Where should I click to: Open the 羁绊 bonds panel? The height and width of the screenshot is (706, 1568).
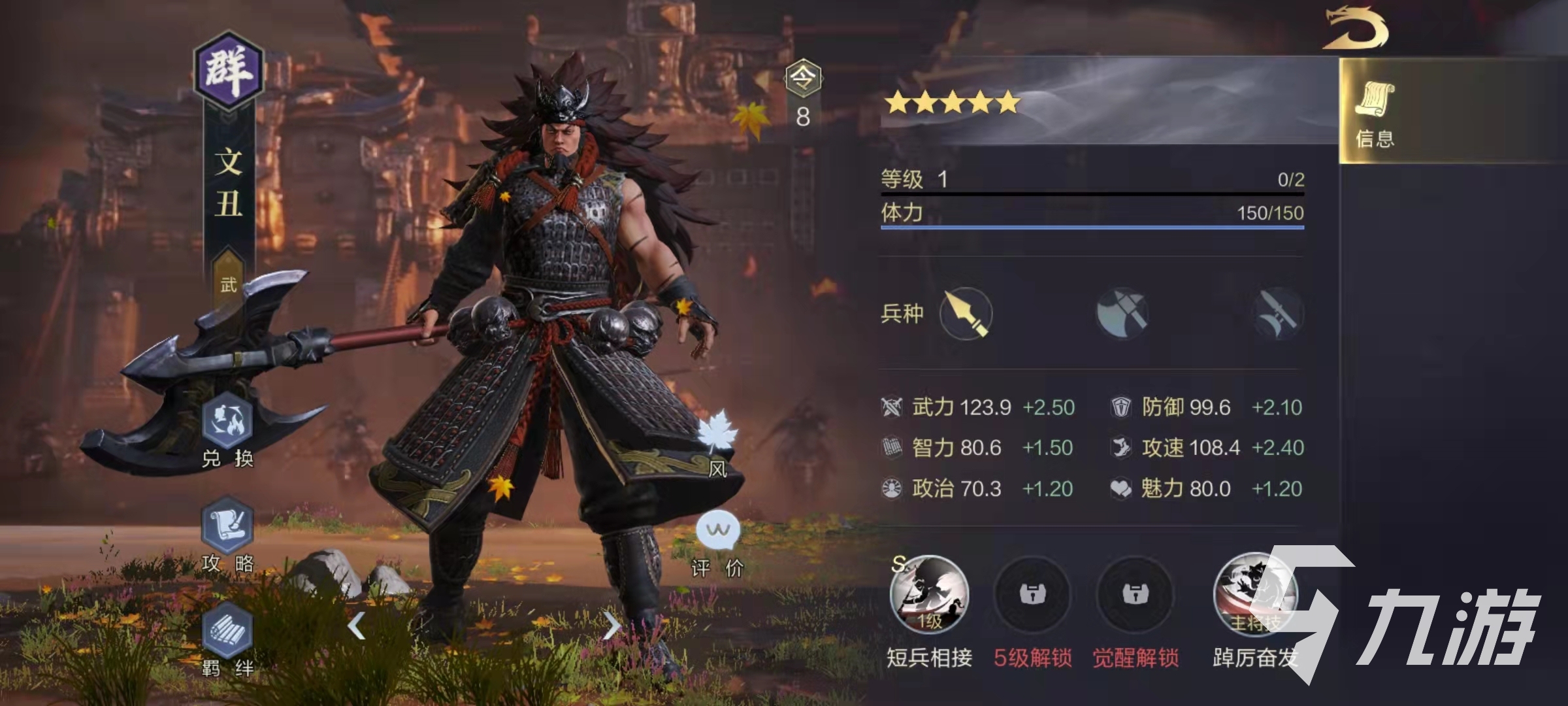point(227,631)
